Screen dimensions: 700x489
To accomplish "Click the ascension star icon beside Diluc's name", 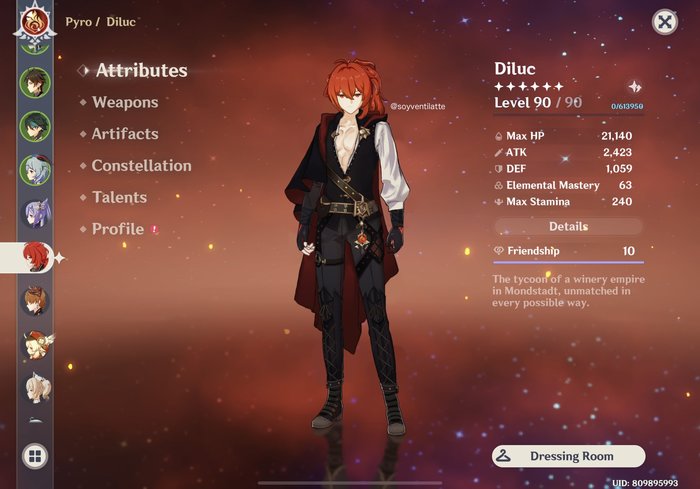I will pyautogui.click(x=634, y=88).
